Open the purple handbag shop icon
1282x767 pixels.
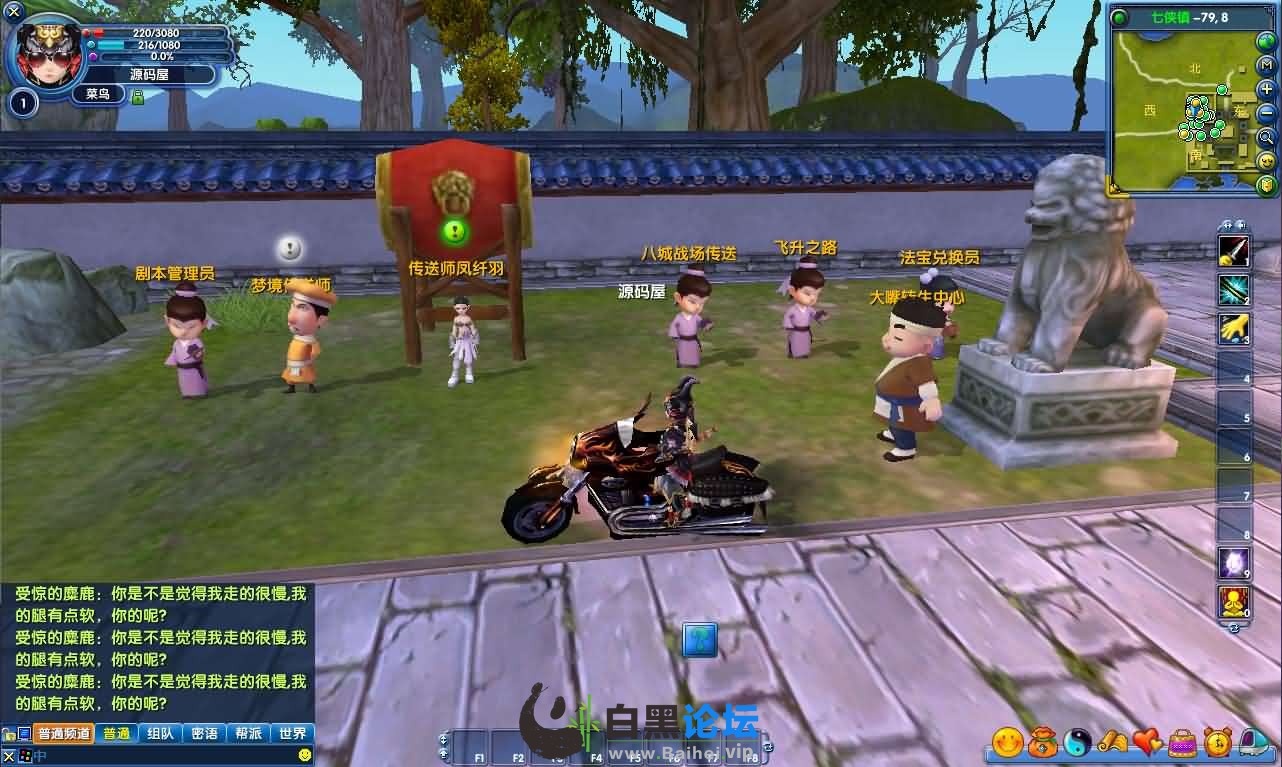[1183, 742]
